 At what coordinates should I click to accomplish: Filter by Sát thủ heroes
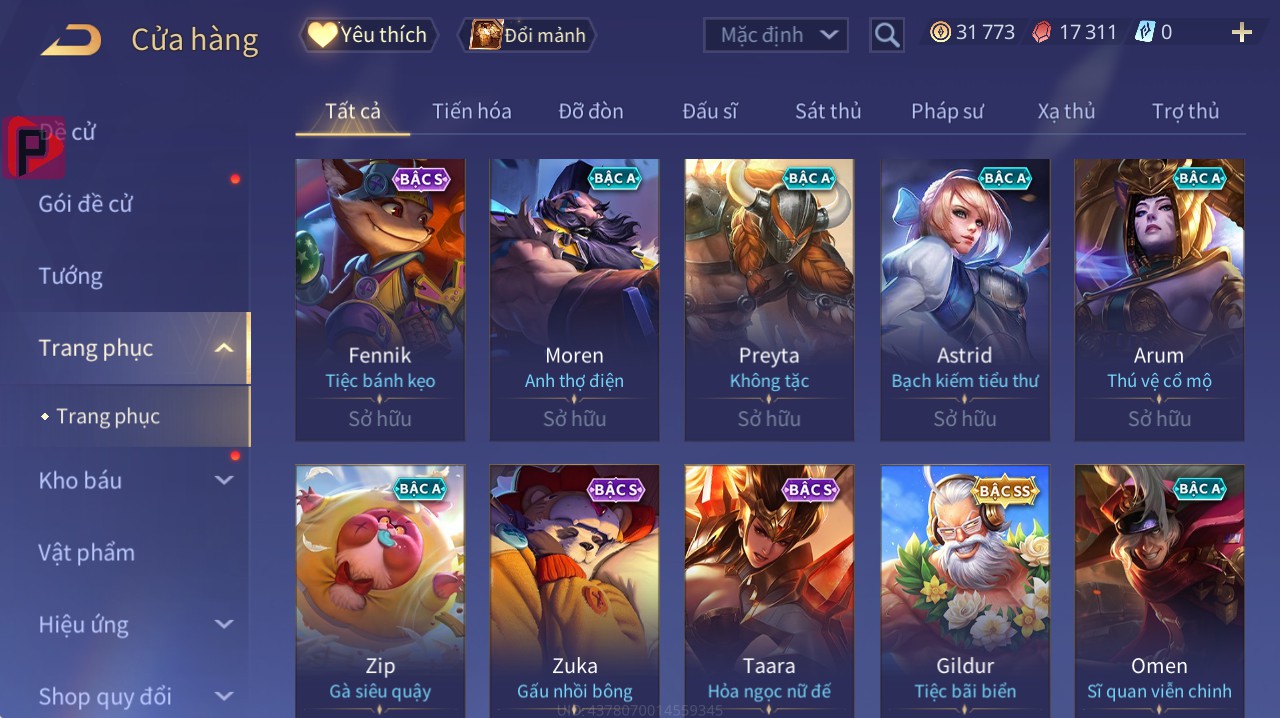[x=828, y=111]
